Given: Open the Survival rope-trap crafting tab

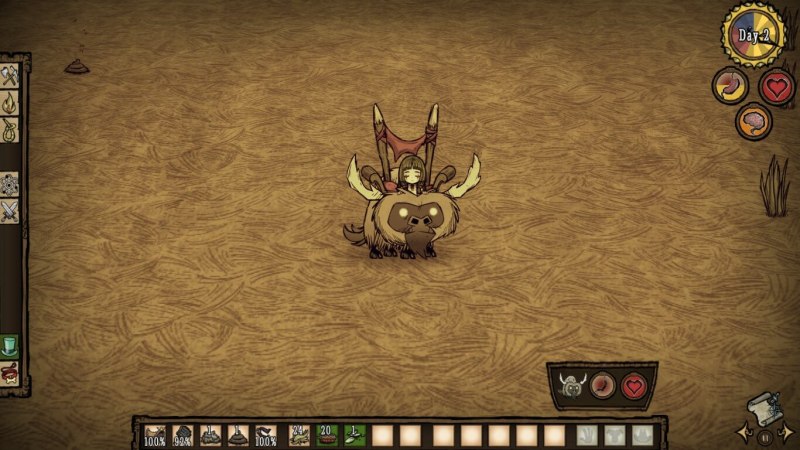Looking at the screenshot, I should (10, 128).
